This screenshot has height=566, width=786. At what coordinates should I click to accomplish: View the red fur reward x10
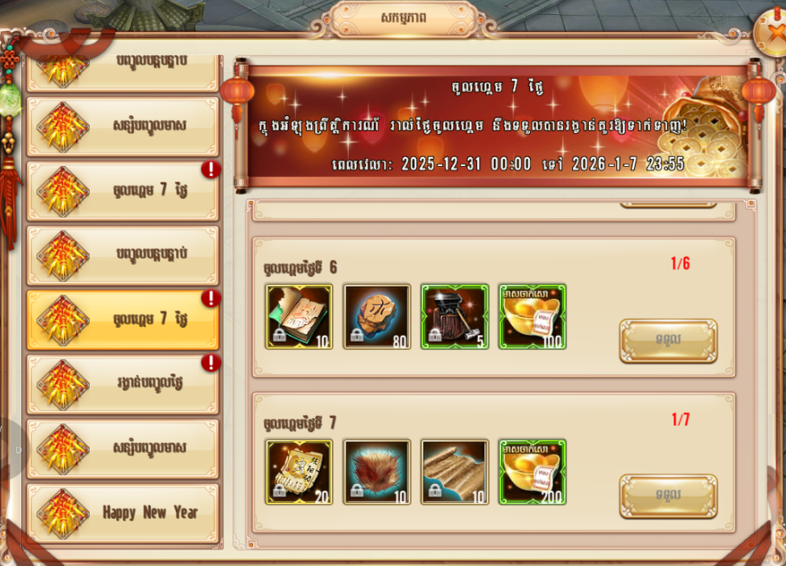(x=377, y=472)
